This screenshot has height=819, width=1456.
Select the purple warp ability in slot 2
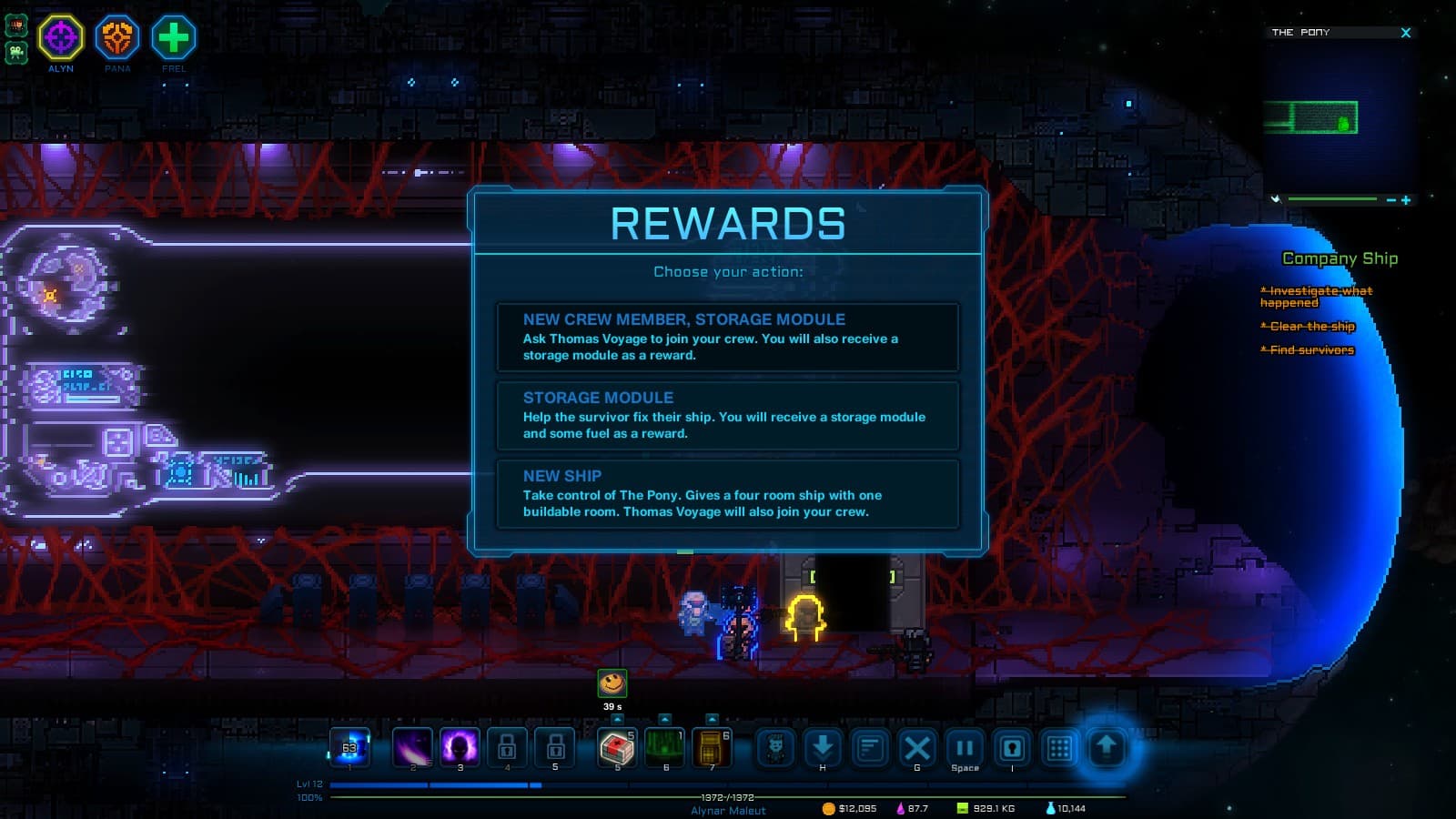(413, 748)
